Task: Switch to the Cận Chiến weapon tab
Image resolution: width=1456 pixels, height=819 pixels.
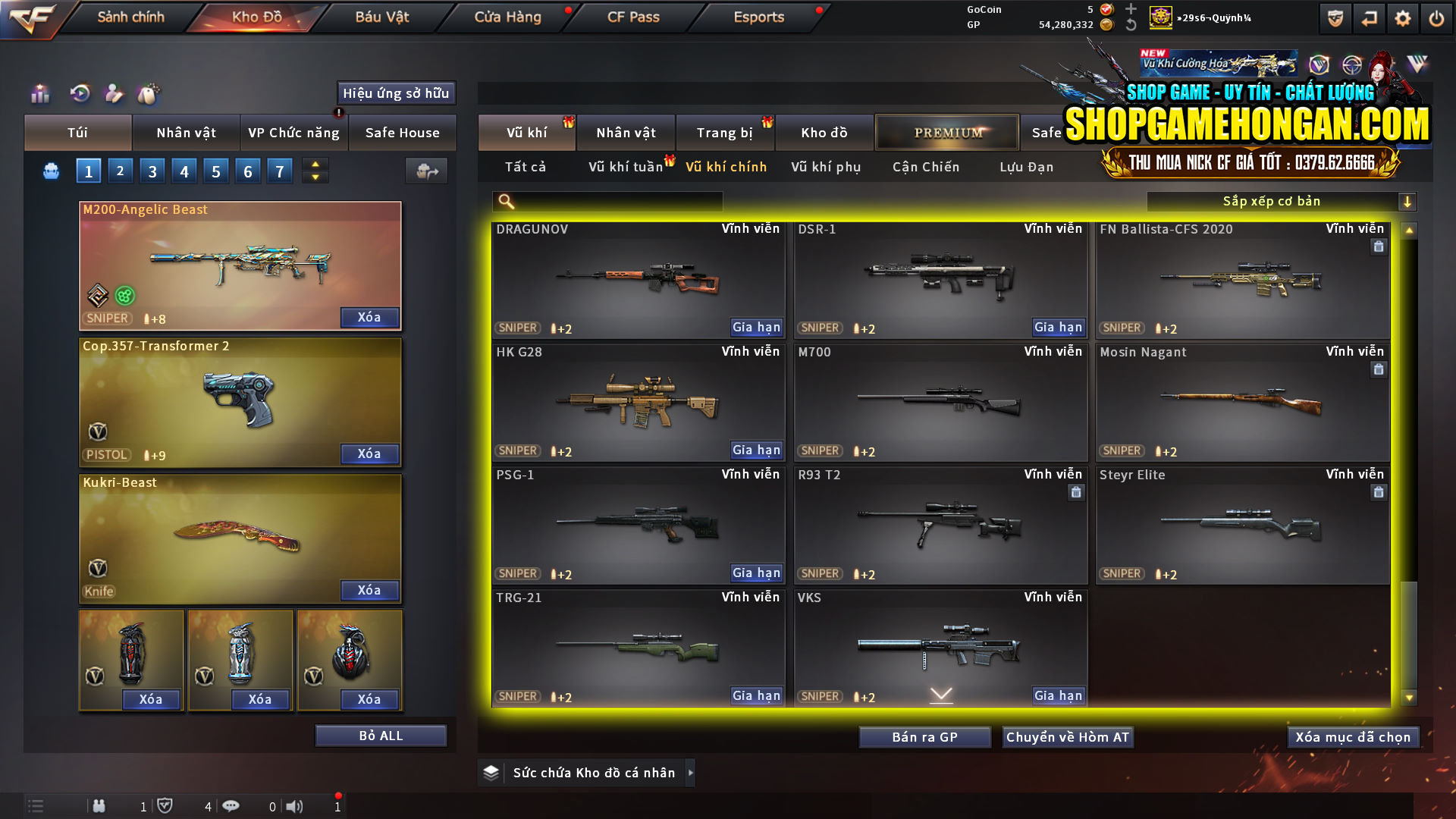Action: [x=925, y=167]
